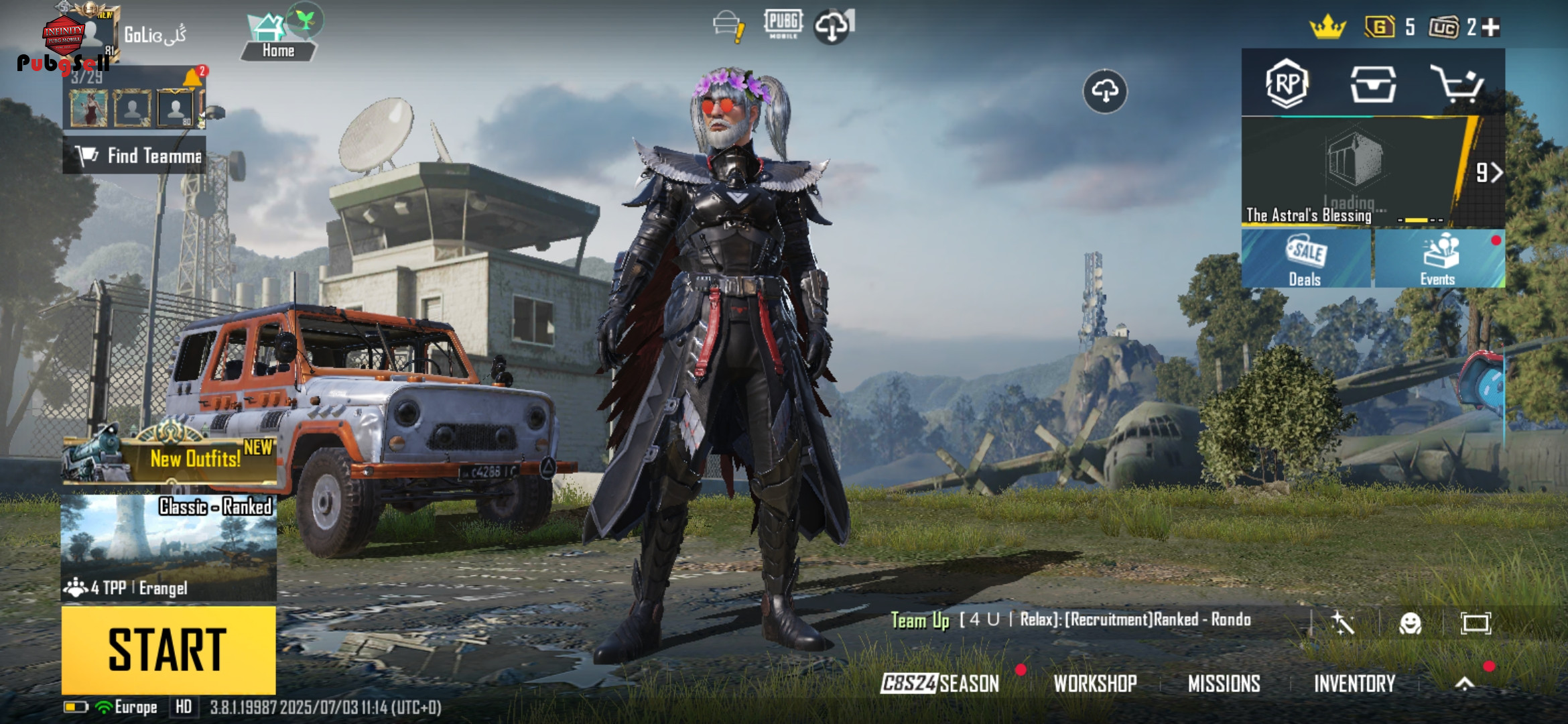Open the Inventory
1568x724 pixels.
(x=1354, y=683)
